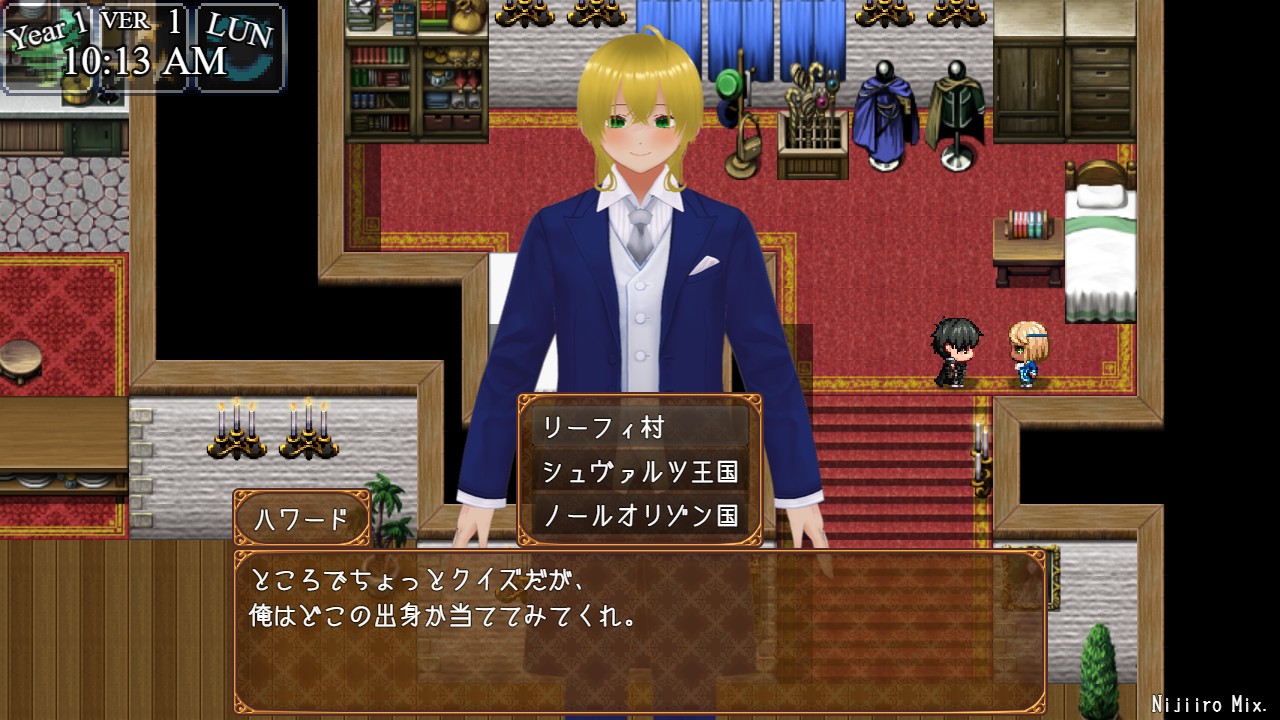Pick the ノールオリゾン国 option
1280x720 pixels.
point(640,516)
